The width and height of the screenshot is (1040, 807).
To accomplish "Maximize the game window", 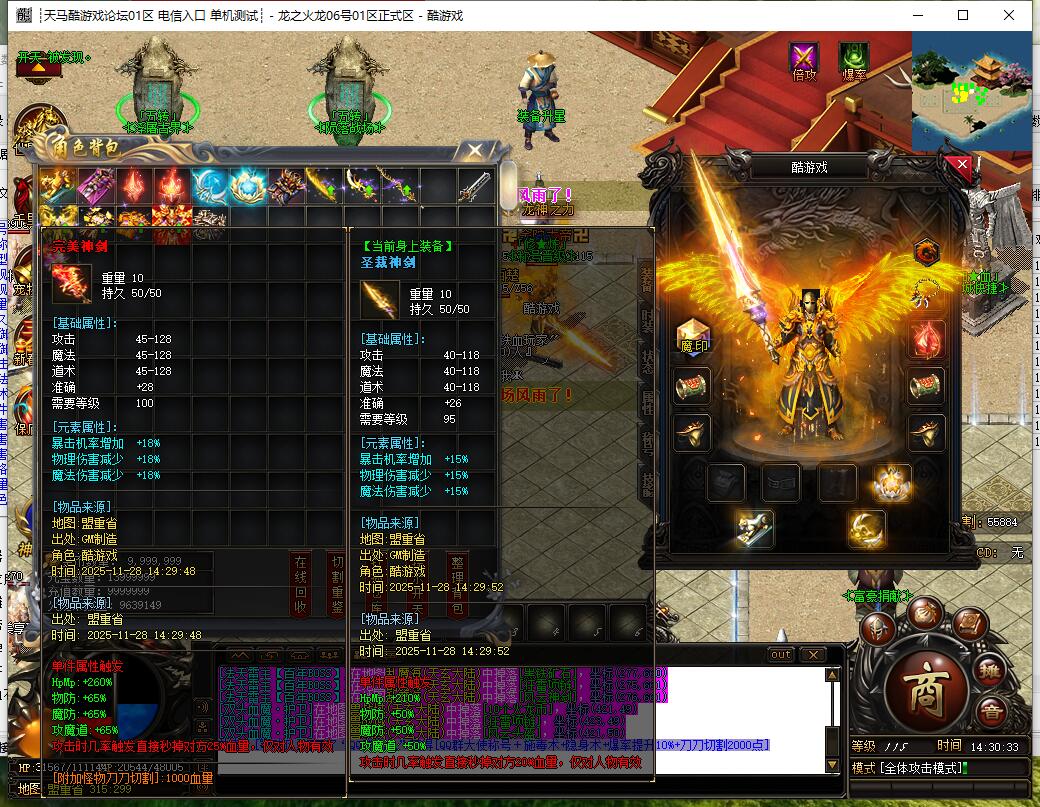I will point(963,15).
